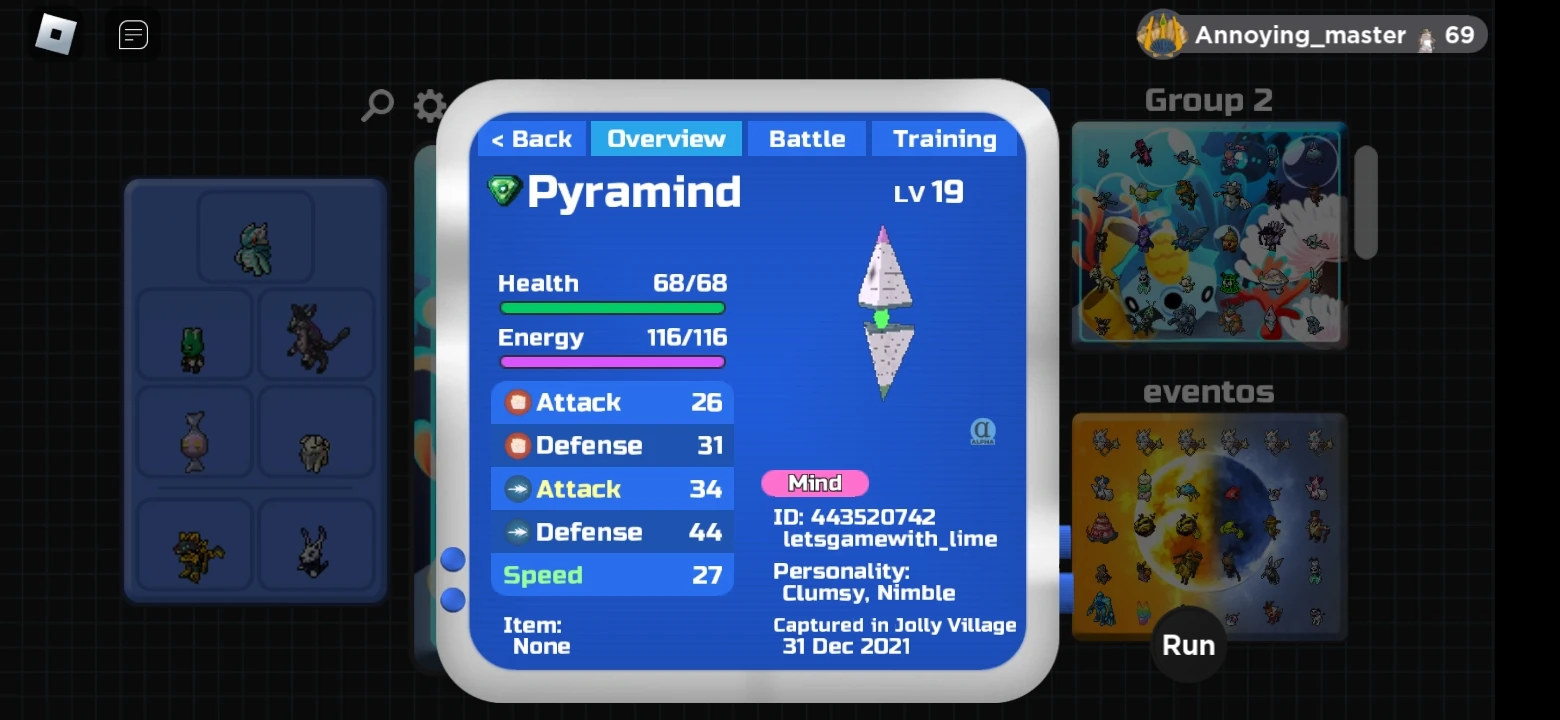This screenshot has width=1560, height=720.
Task: Click the crown icon beside Annoying_master
Action: click(1162, 34)
